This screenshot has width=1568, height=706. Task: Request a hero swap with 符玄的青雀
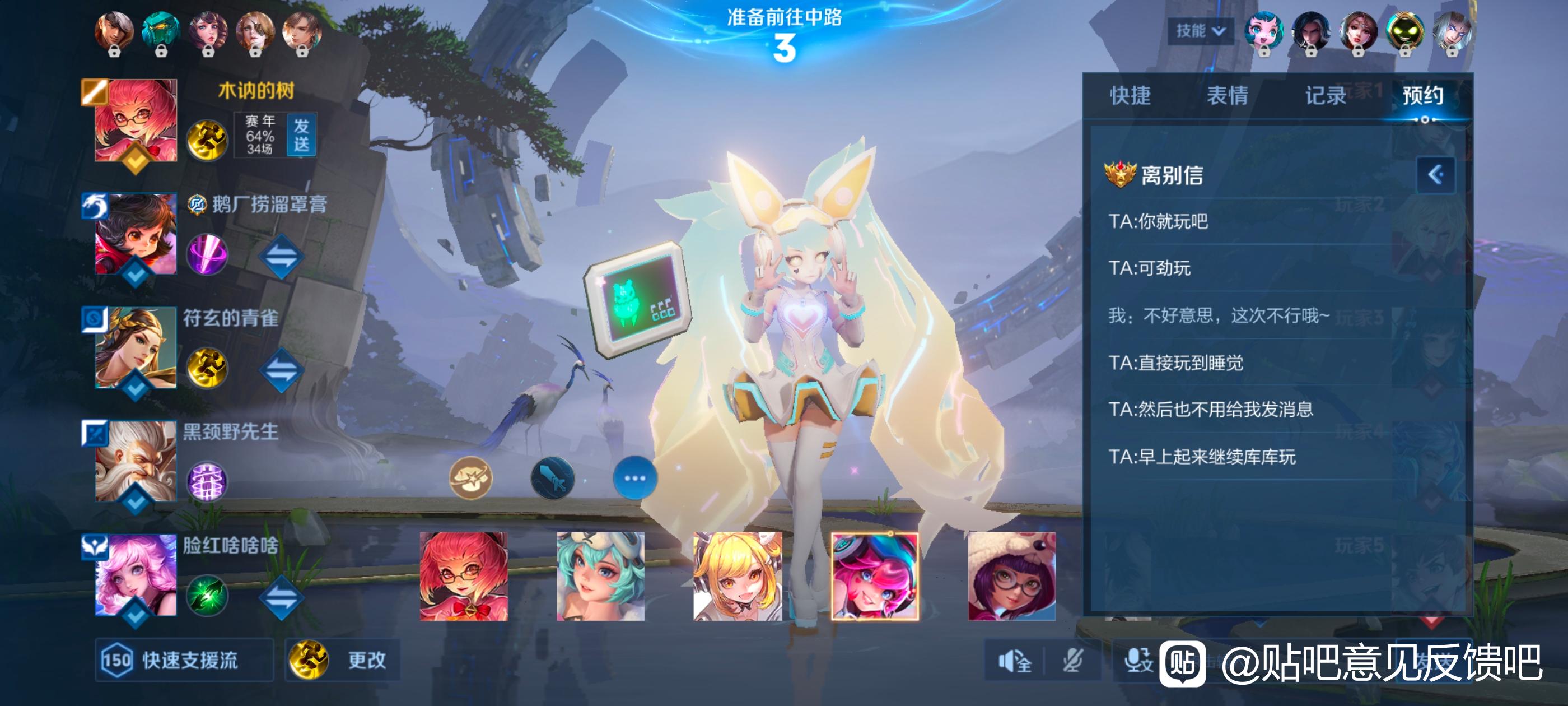[281, 369]
